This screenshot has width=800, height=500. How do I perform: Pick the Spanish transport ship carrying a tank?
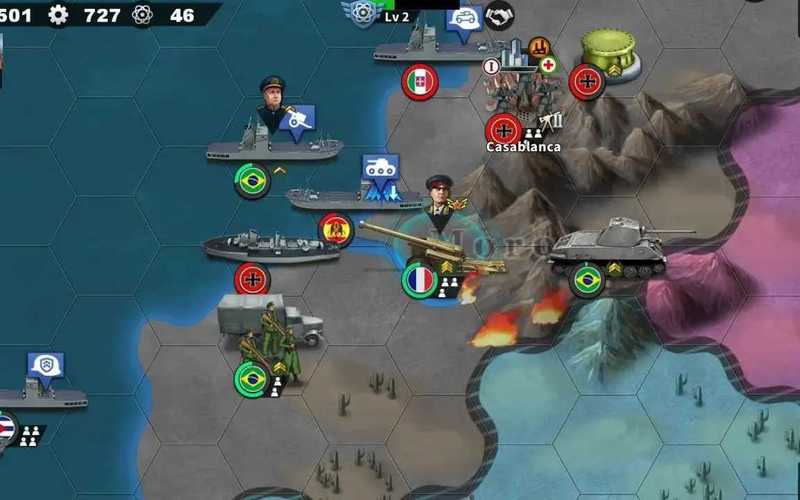click(355, 197)
